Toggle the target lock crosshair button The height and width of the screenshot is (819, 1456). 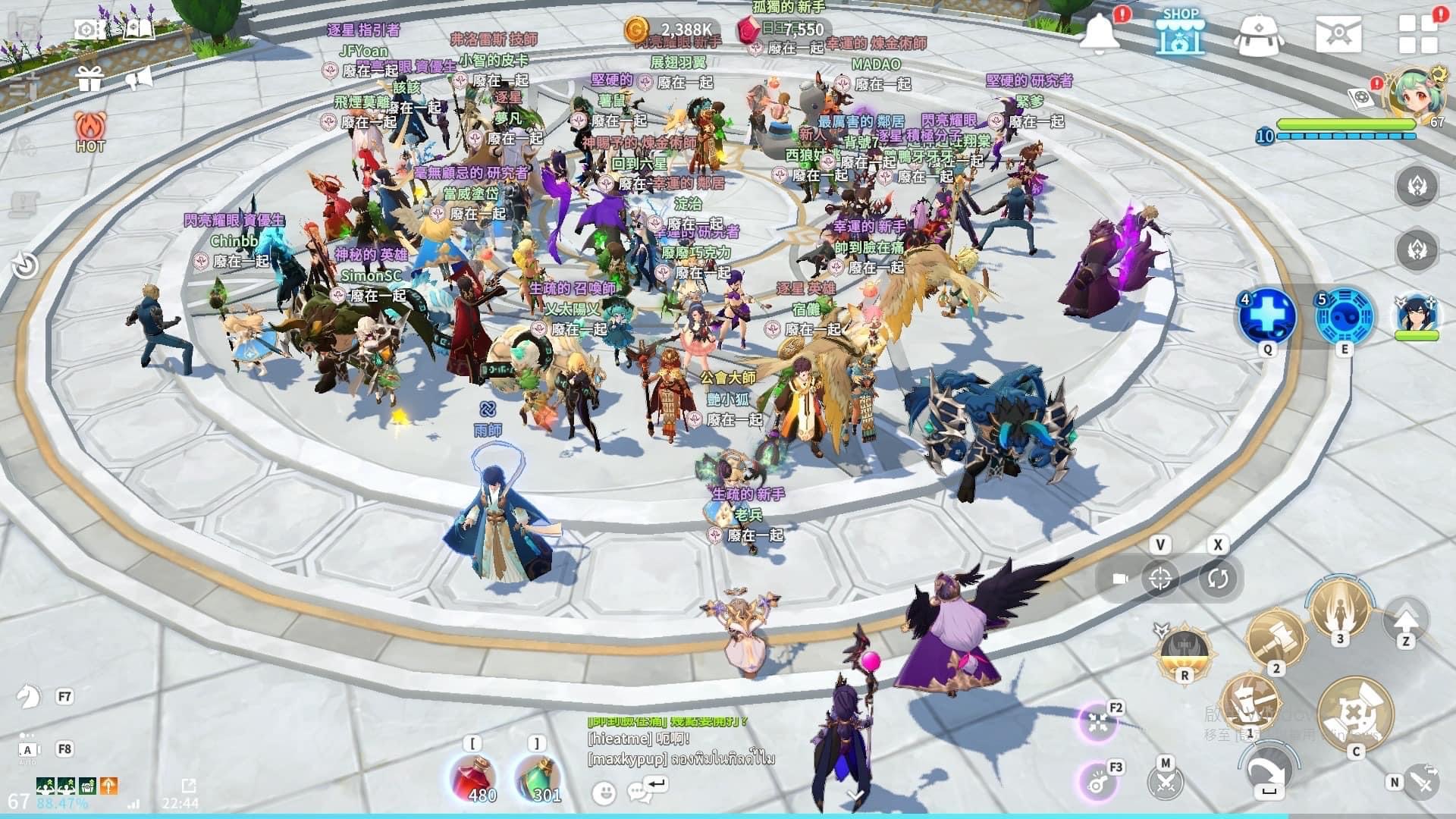click(1160, 579)
